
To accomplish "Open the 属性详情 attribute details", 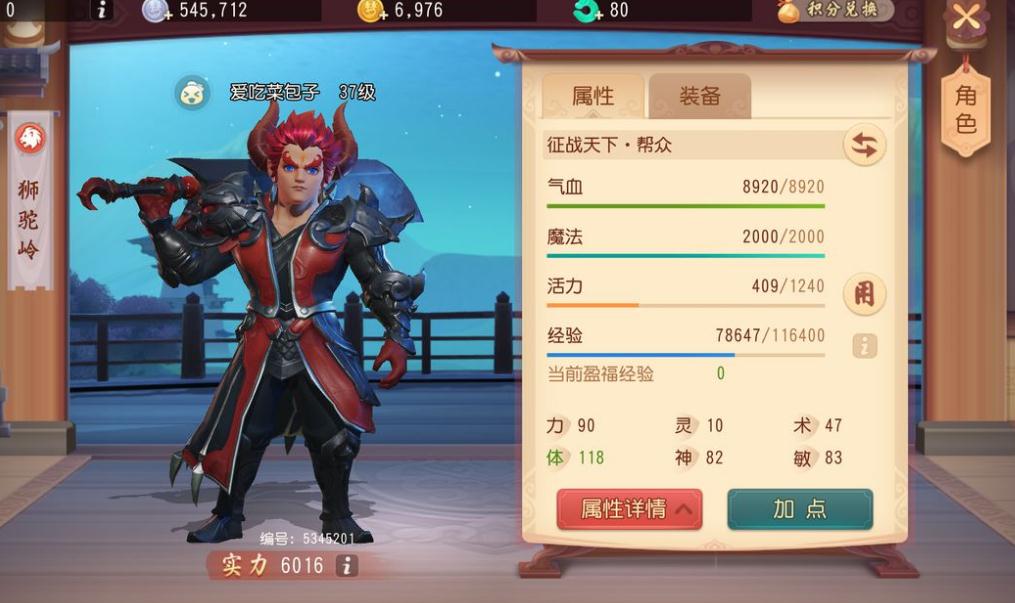I will tap(629, 509).
